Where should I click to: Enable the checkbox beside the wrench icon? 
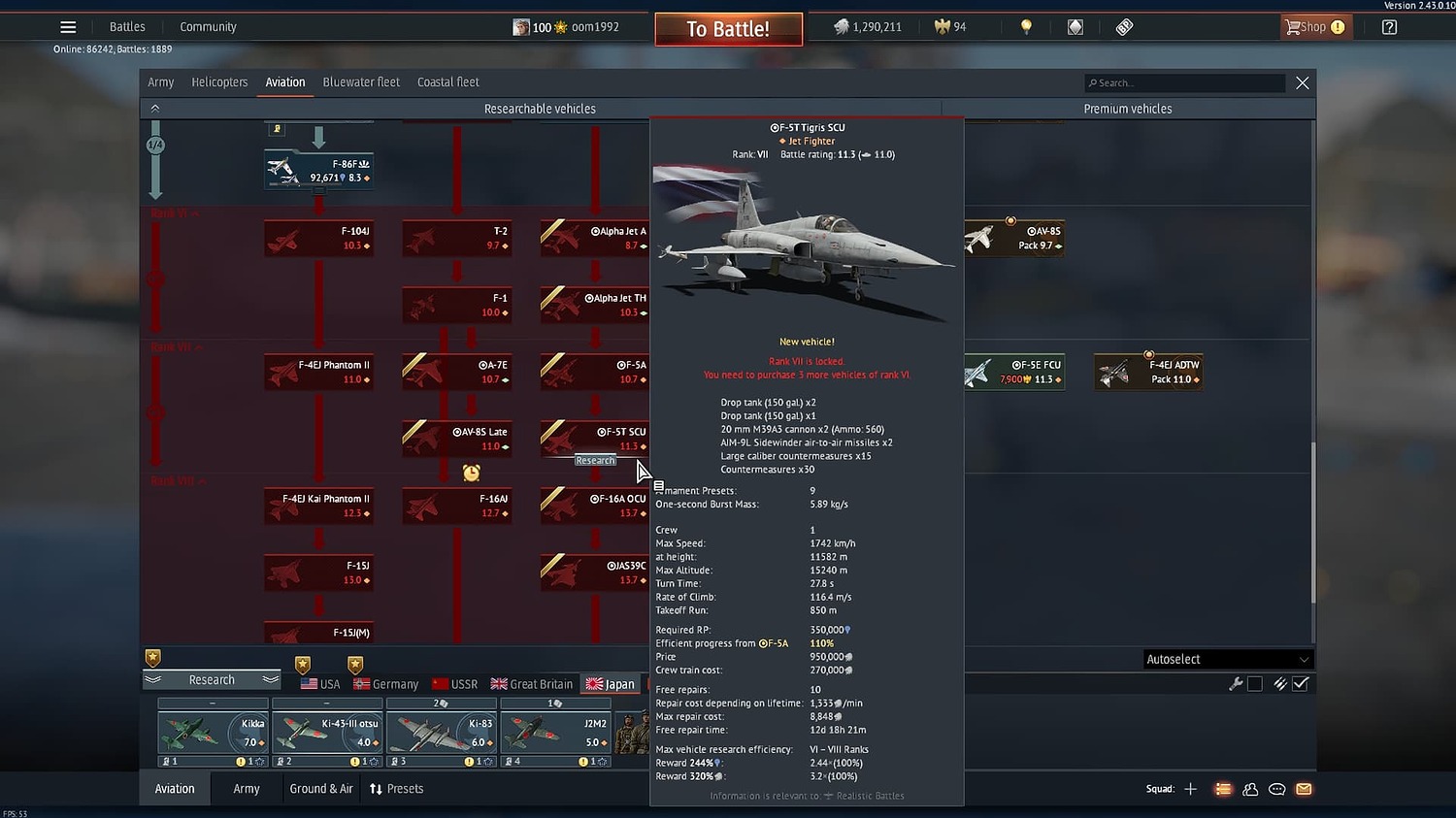(x=1255, y=683)
